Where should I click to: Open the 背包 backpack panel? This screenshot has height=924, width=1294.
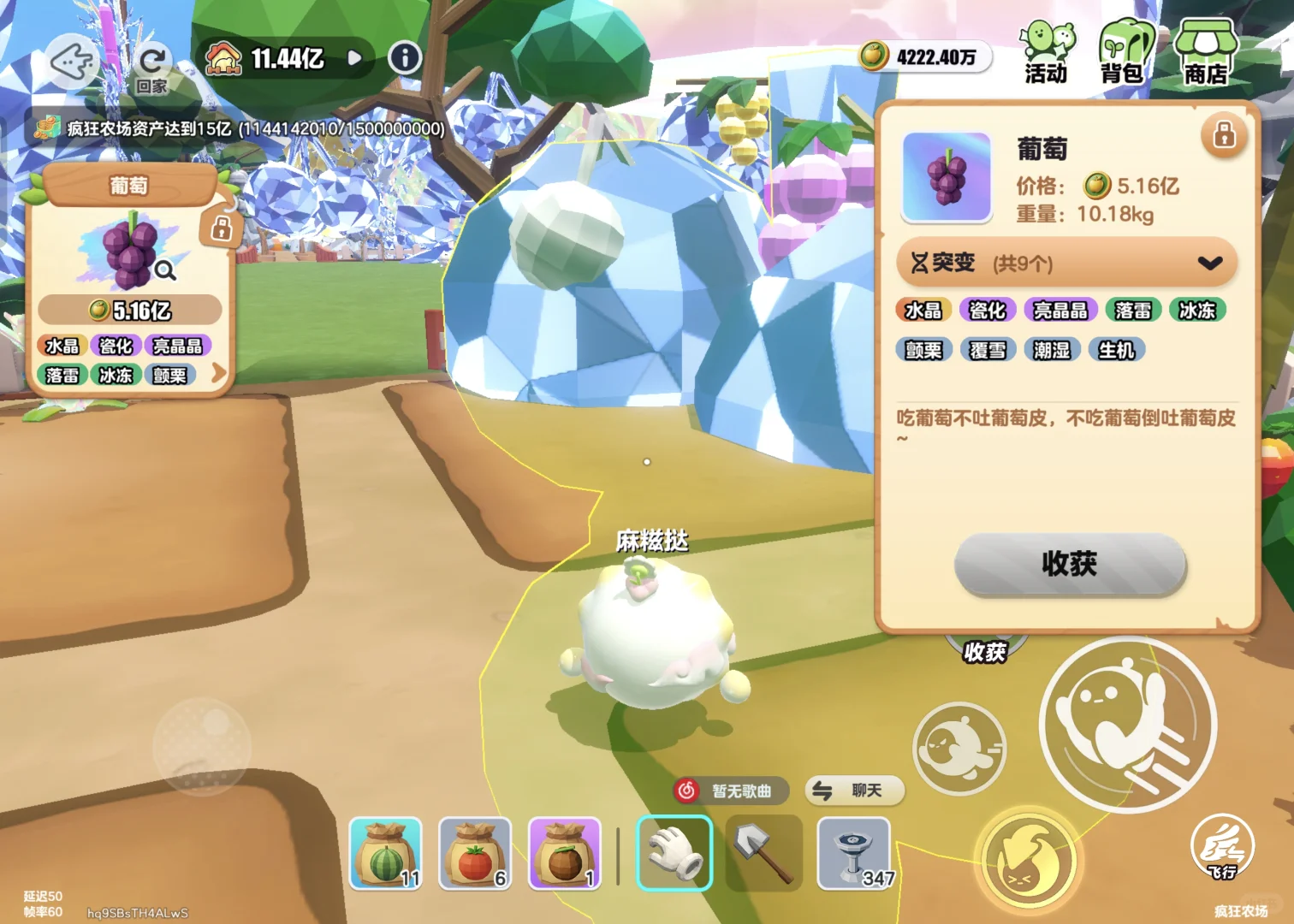[1125, 53]
